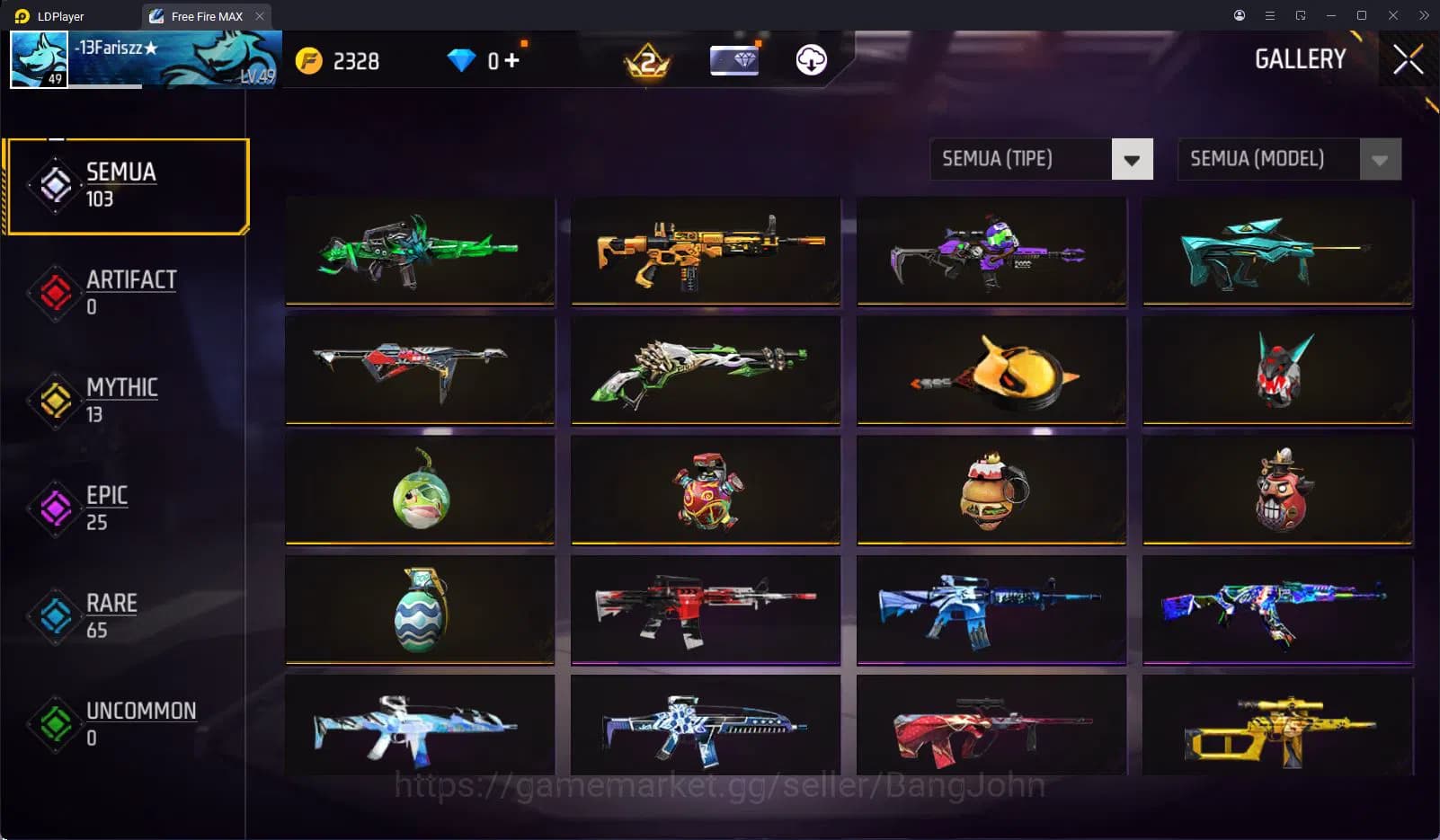Open the LDPlayer user account icon
1440x840 pixels.
pos(1239,15)
